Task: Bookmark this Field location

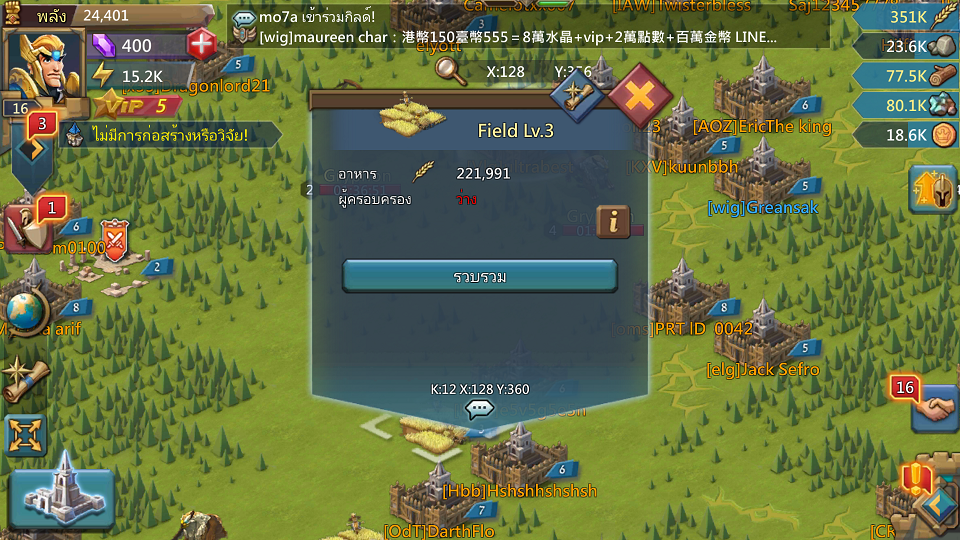Action: [x=577, y=96]
